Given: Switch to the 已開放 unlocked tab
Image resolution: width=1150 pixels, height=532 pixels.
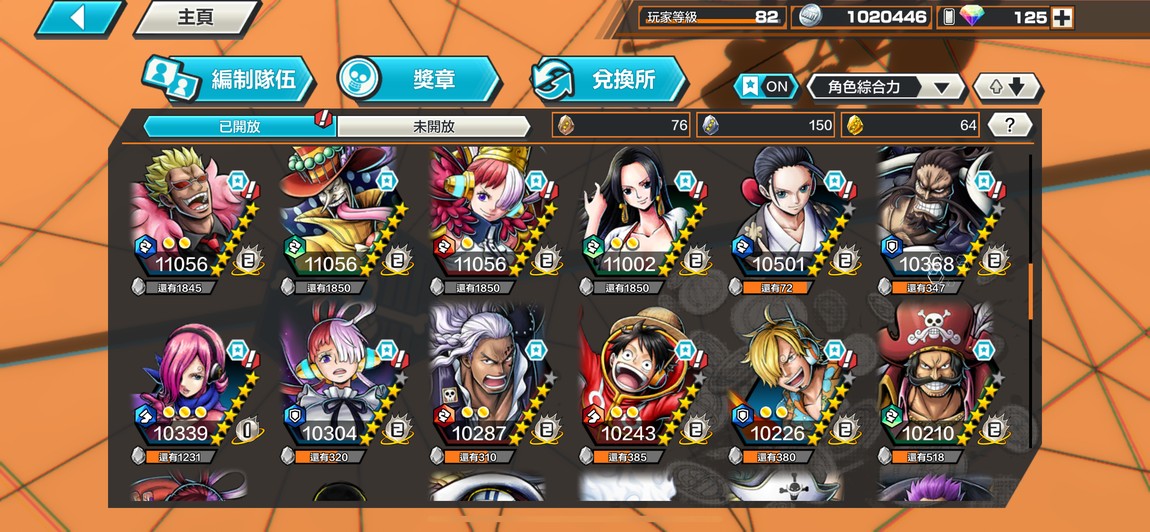Looking at the screenshot, I should click(239, 126).
